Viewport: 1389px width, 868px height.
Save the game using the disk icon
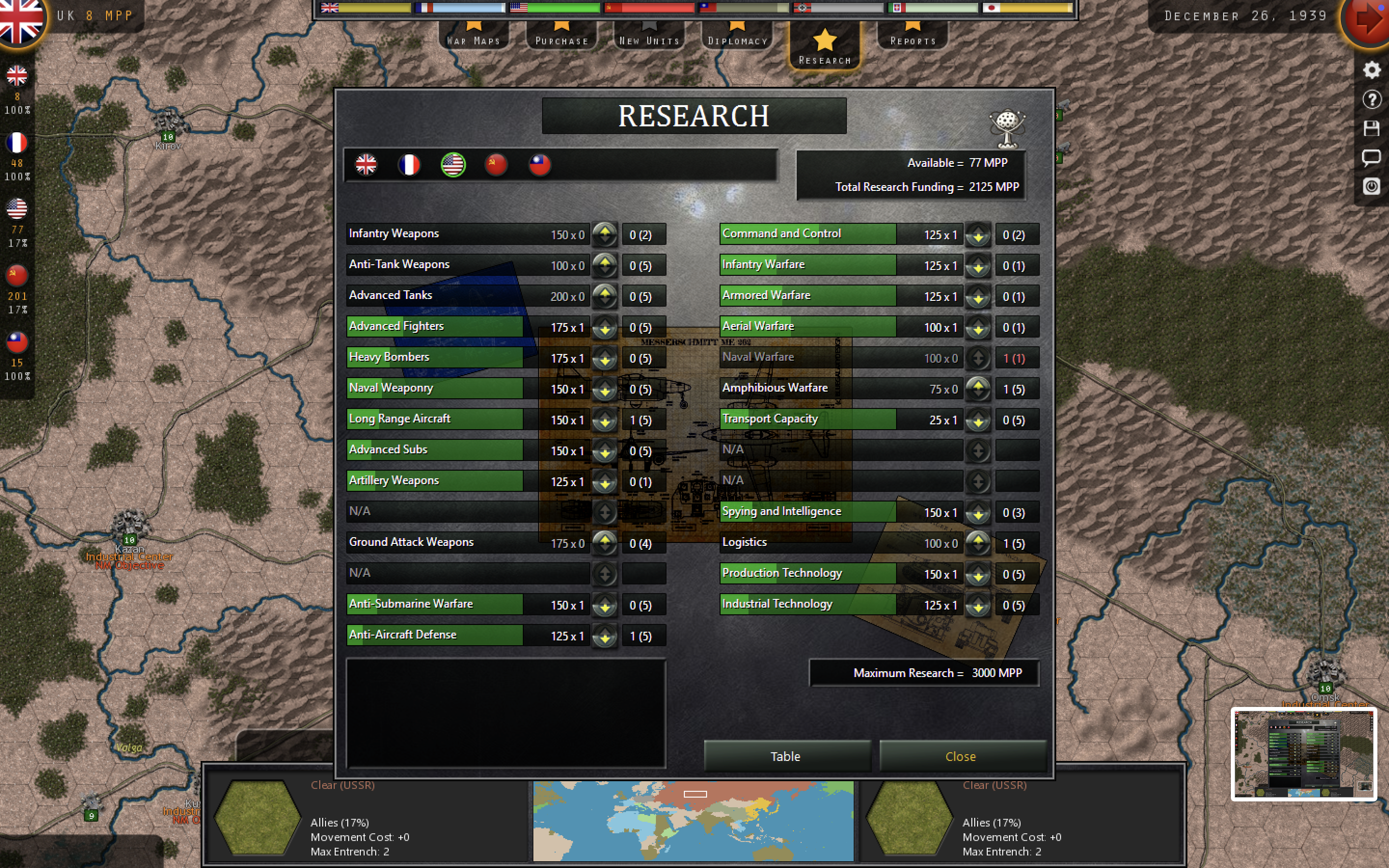click(1372, 129)
